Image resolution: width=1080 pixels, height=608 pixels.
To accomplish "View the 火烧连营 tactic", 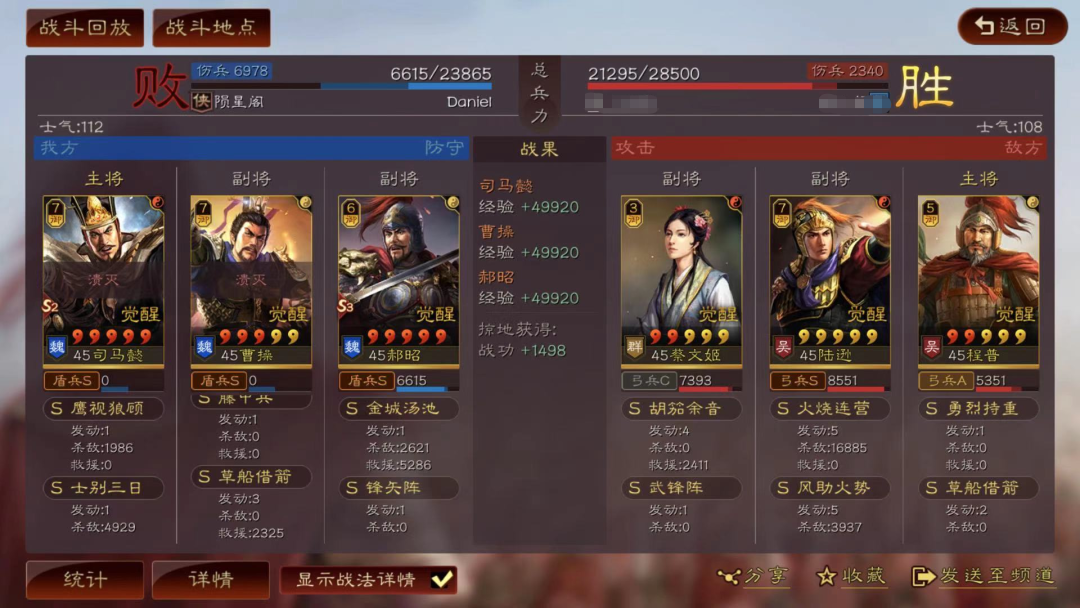I will [829, 409].
